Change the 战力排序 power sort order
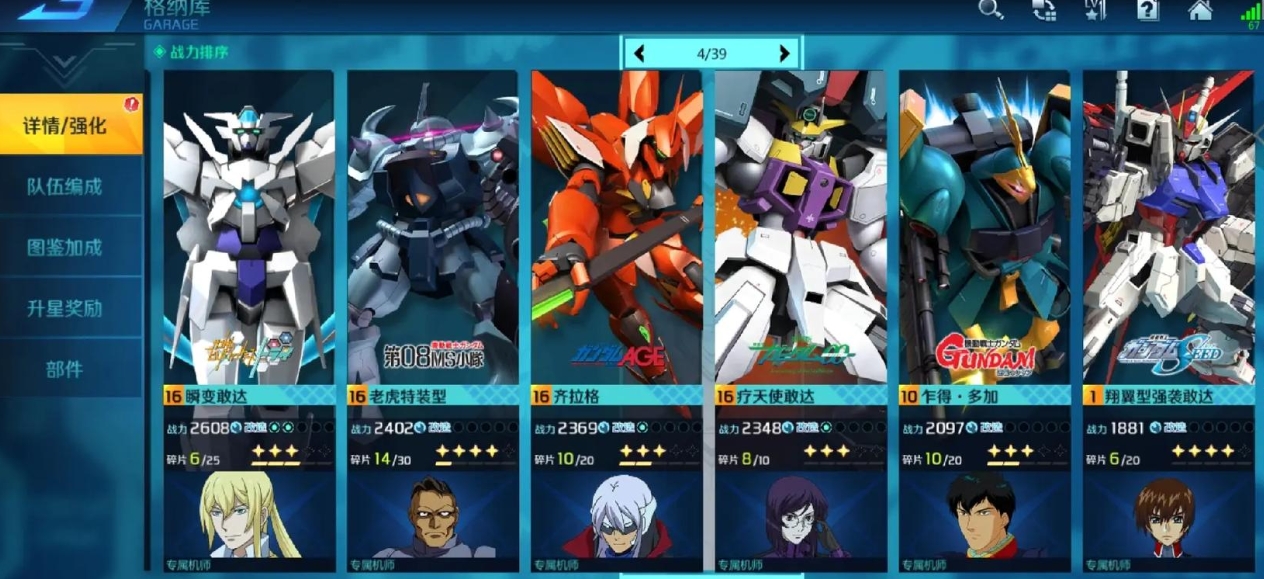1264x579 pixels. (192, 51)
